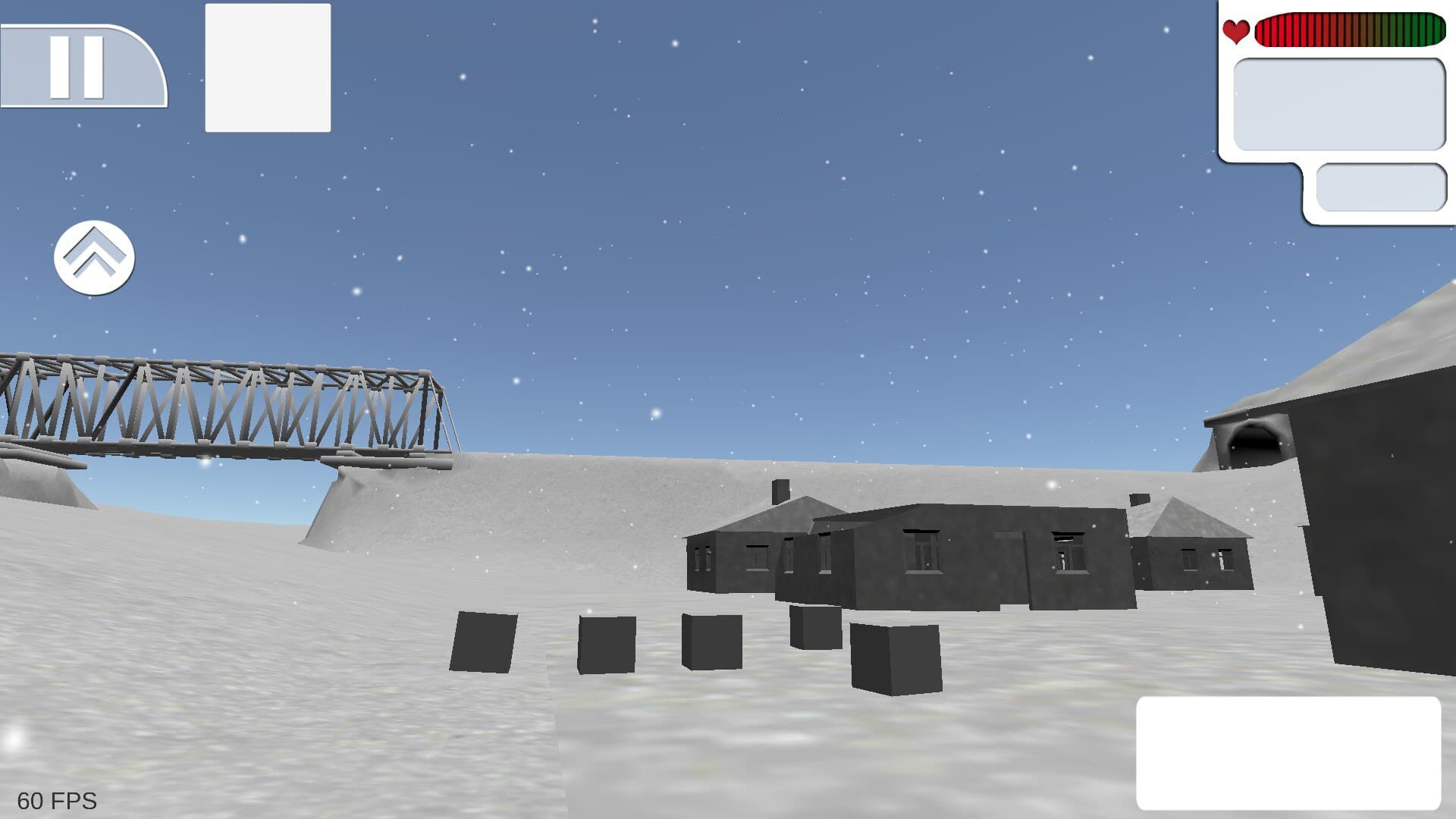1456x819 pixels.
Task: Tap the striped health bar gauge
Action: coord(1350,30)
